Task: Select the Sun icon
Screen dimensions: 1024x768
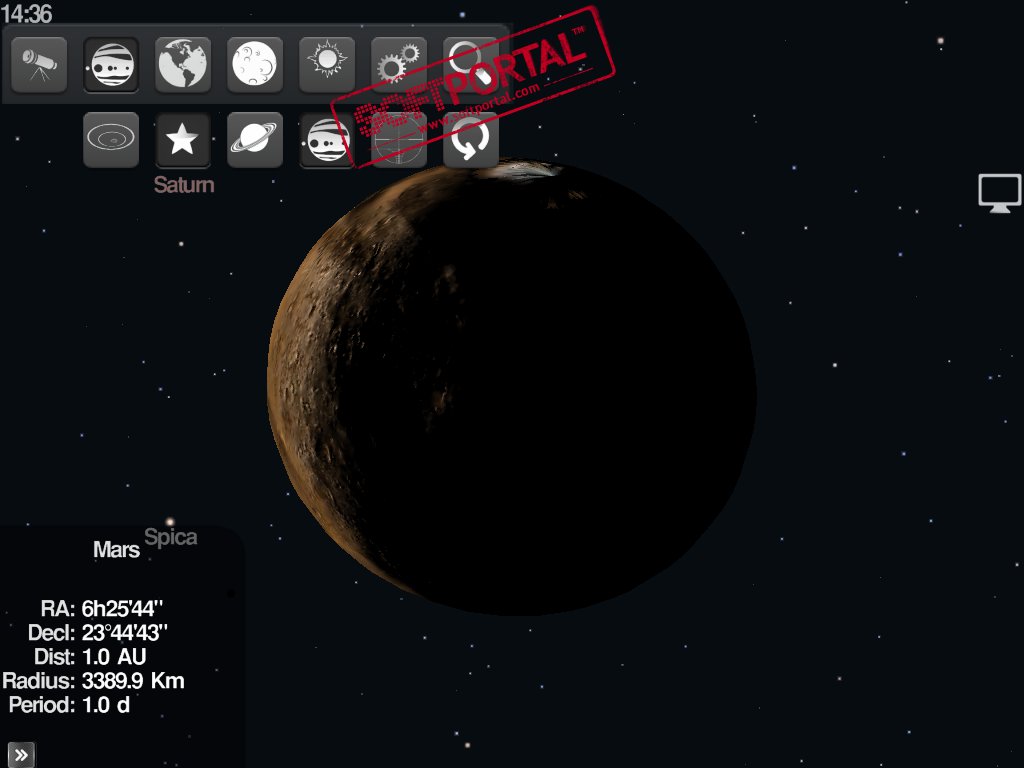Action: pos(327,65)
